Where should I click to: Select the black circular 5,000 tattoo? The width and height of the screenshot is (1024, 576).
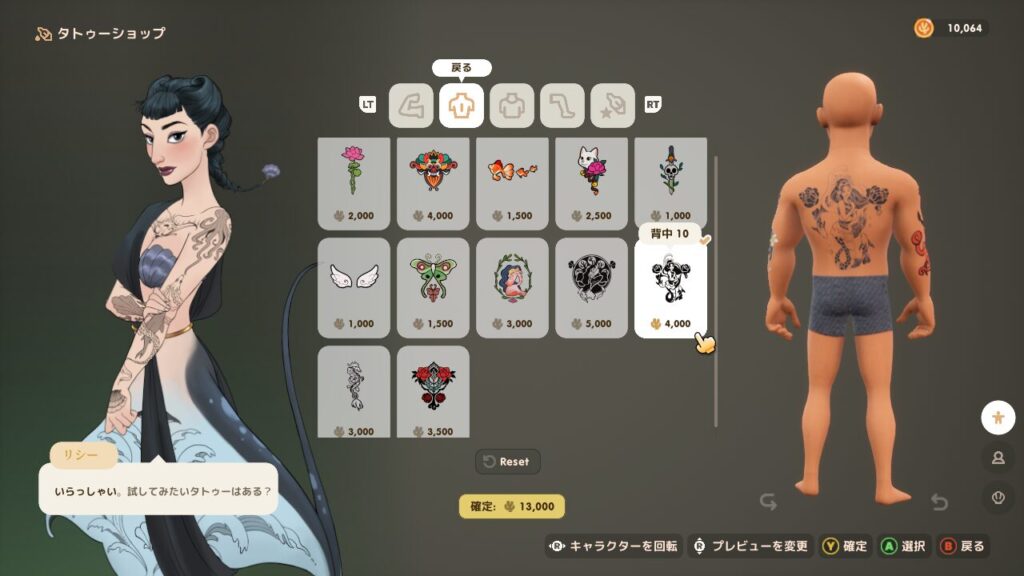click(591, 287)
